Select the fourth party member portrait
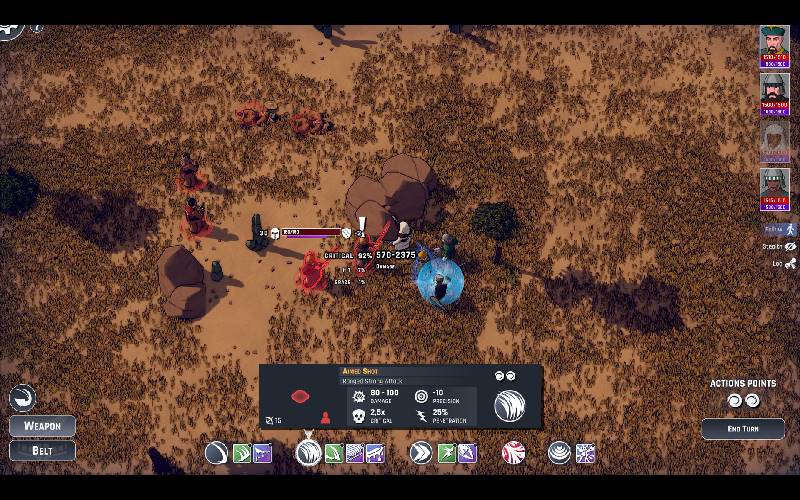The height and width of the screenshot is (500, 800). click(774, 188)
